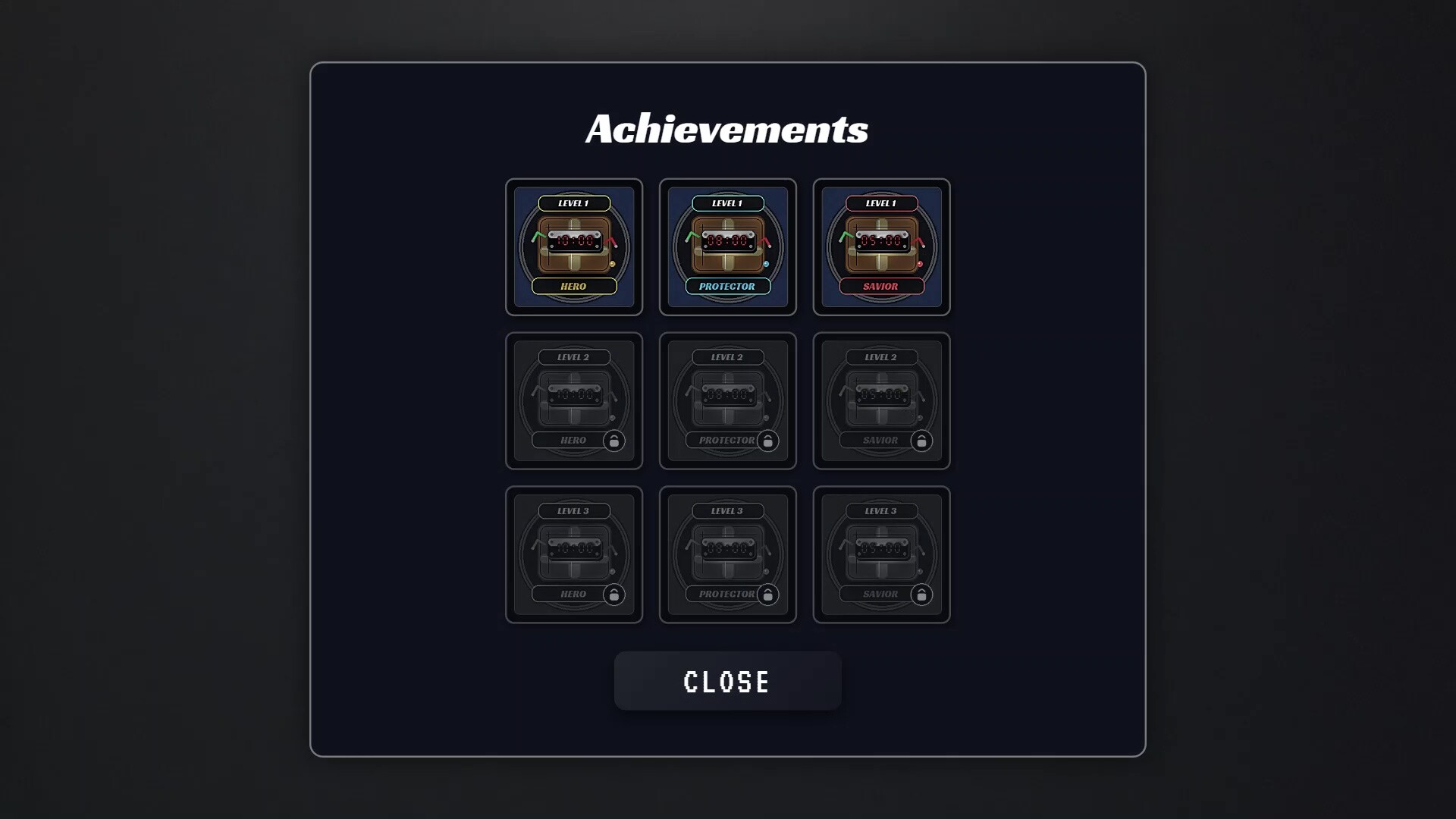Select the Level 2 Hero bomb badge
This screenshot has width=1456, height=819.
click(574, 401)
